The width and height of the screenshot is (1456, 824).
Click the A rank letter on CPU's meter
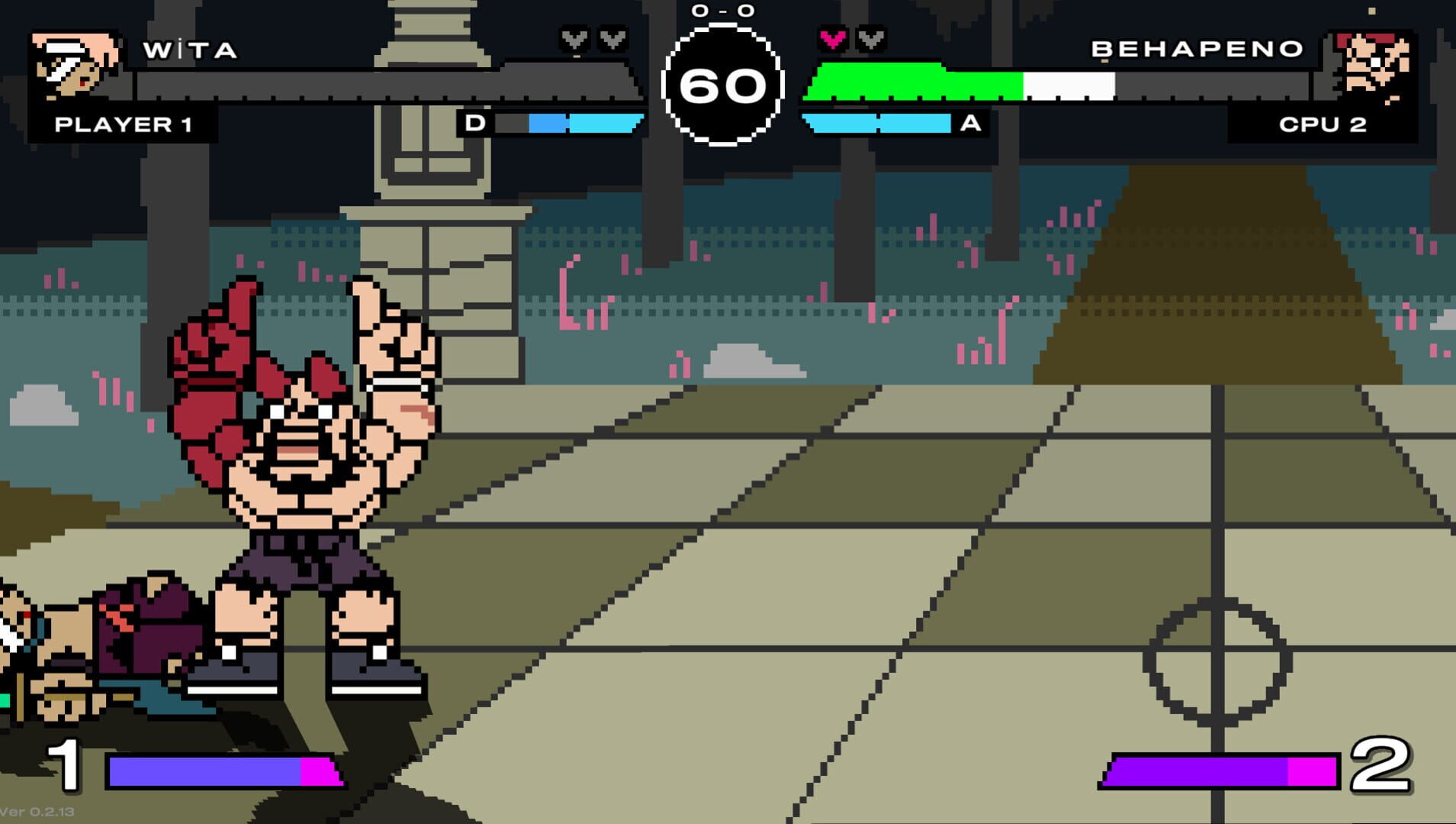click(x=970, y=121)
